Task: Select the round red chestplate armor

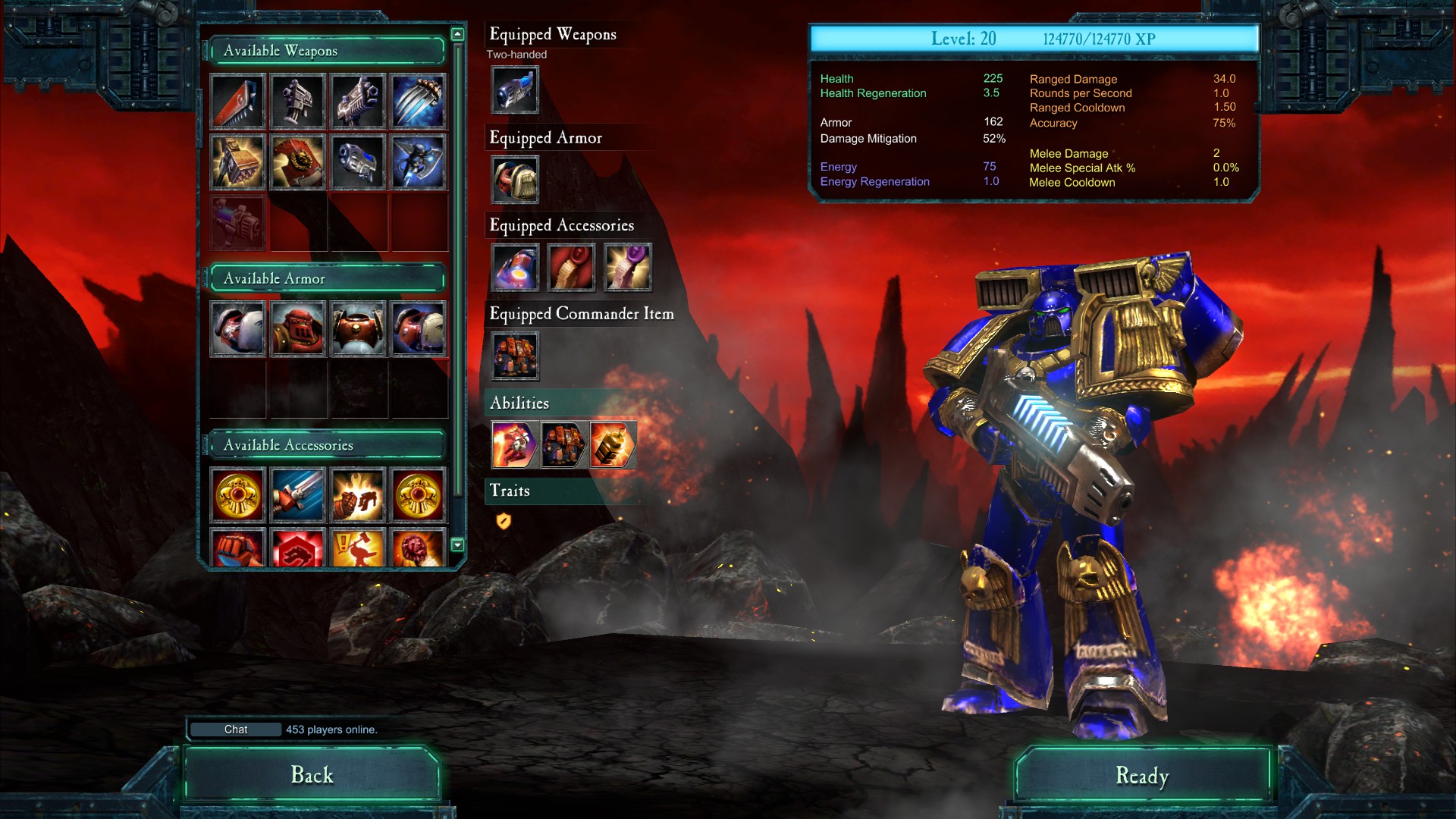Action: point(358,328)
